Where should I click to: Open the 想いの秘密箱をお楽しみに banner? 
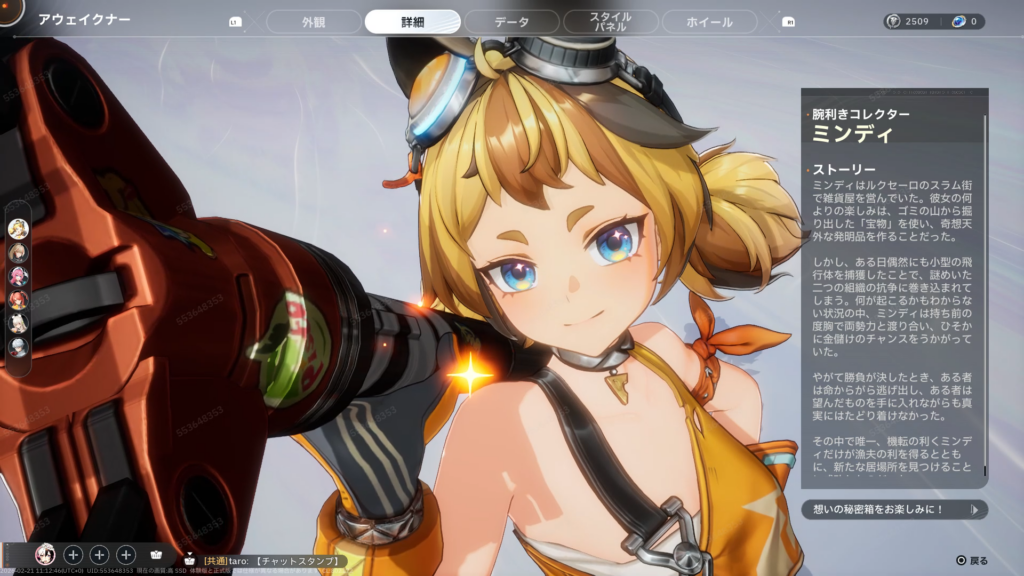tap(894, 510)
